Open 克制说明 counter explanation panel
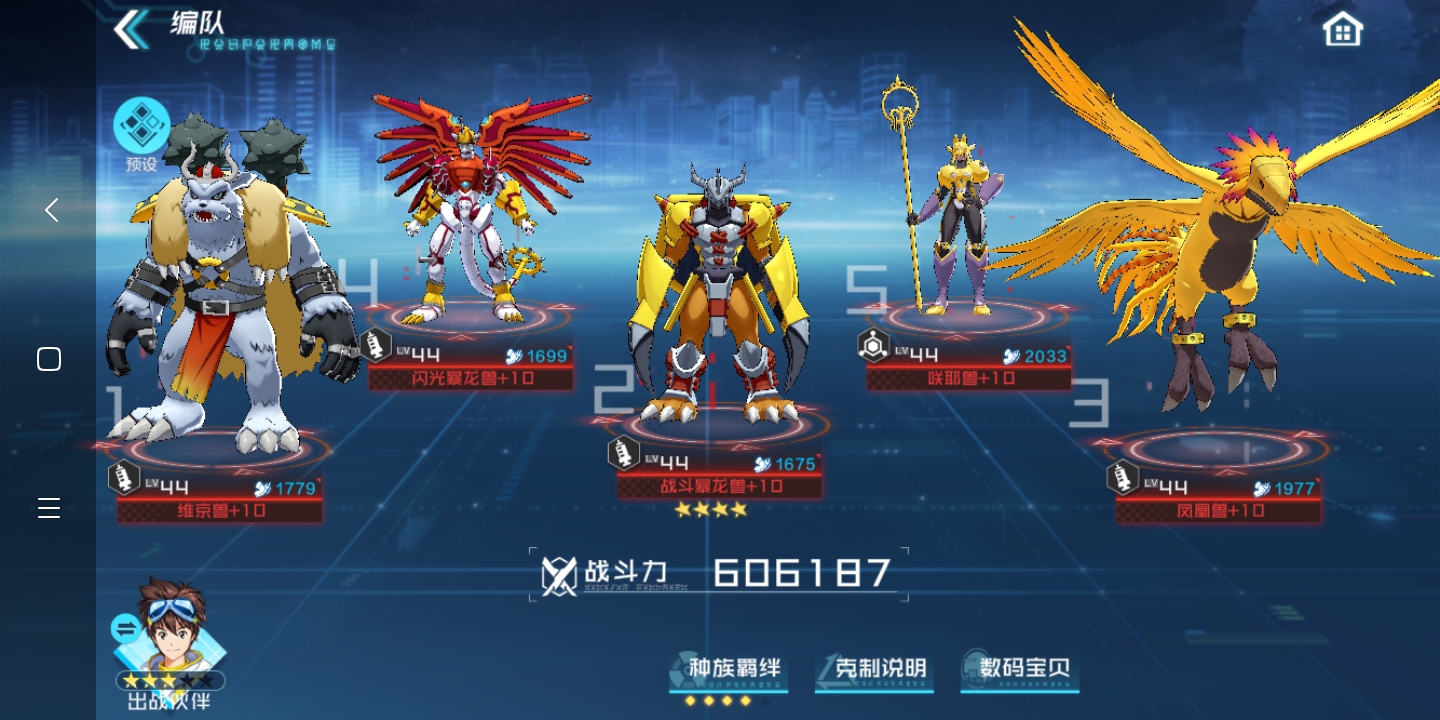 (x=874, y=670)
